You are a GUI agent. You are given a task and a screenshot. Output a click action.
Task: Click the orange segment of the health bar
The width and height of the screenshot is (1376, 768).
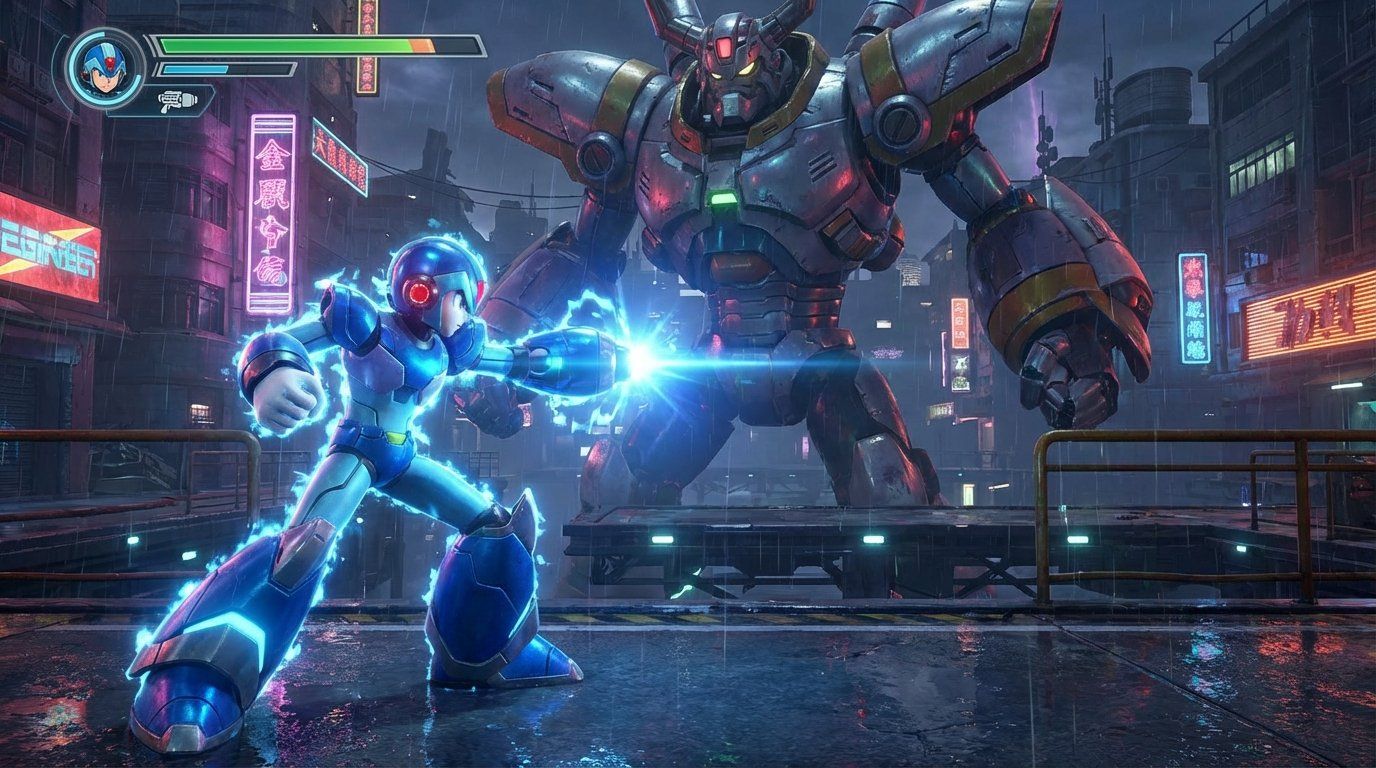420,46
